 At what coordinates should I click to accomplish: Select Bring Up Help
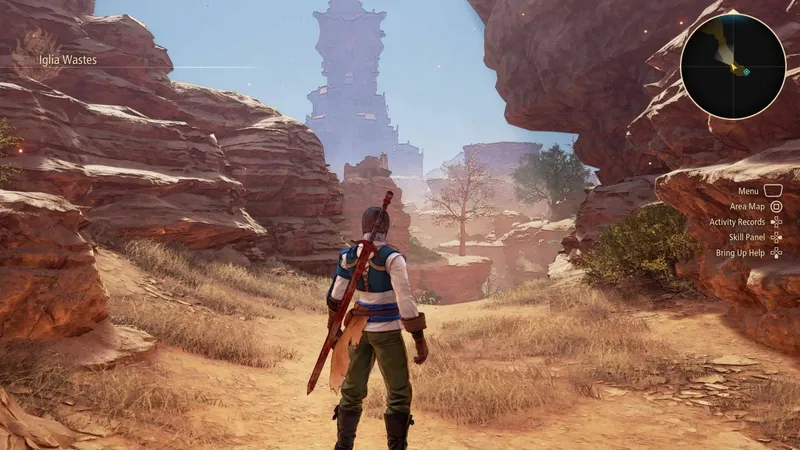[x=741, y=254]
